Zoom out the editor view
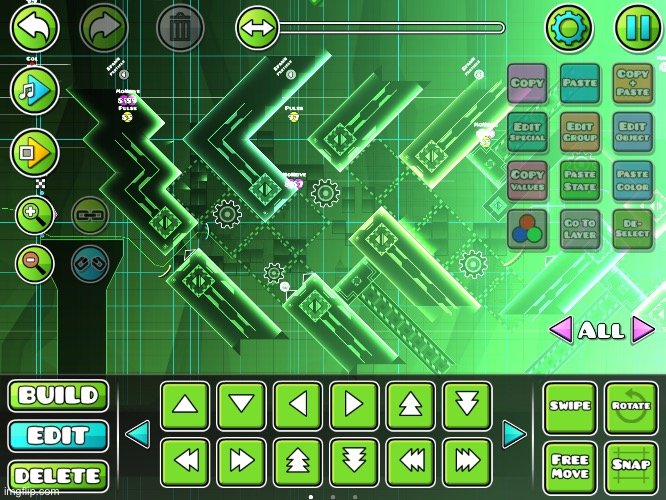 click(x=34, y=263)
